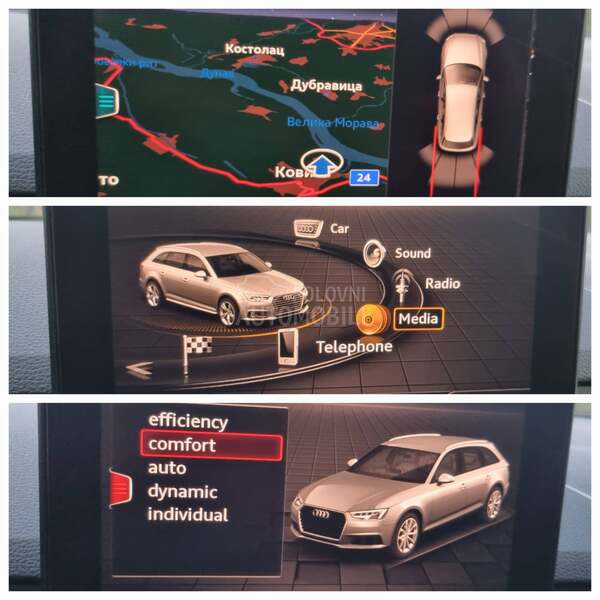Viewport: 600px width, 600px height.
Task: Open navigation via the checkered flag icon
Action: (x=197, y=350)
